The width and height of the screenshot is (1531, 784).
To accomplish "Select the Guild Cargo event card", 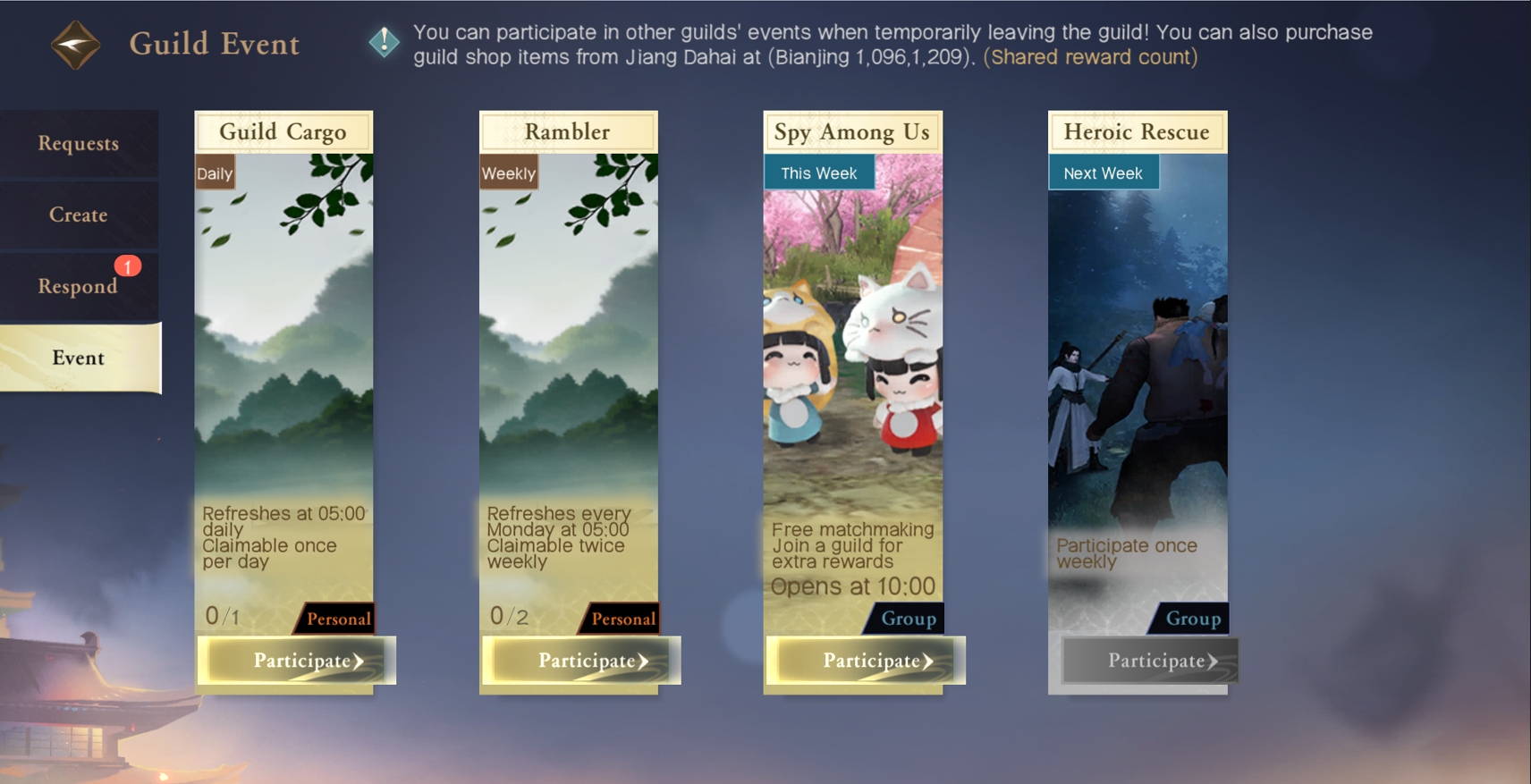I will (x=283, y=358).
